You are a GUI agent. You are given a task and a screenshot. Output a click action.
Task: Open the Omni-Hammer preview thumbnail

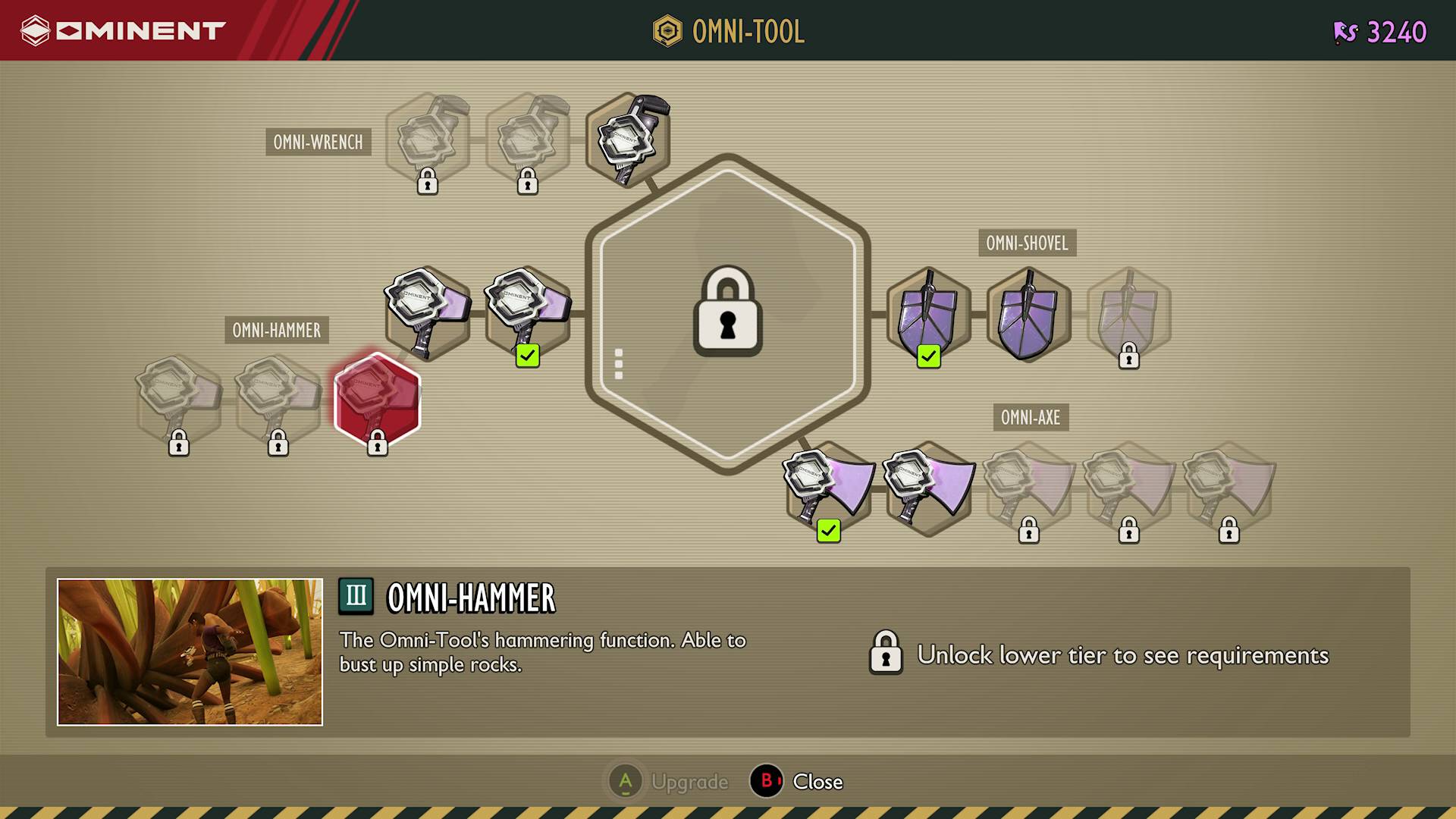pyautogui.click(x=190, y=651)
